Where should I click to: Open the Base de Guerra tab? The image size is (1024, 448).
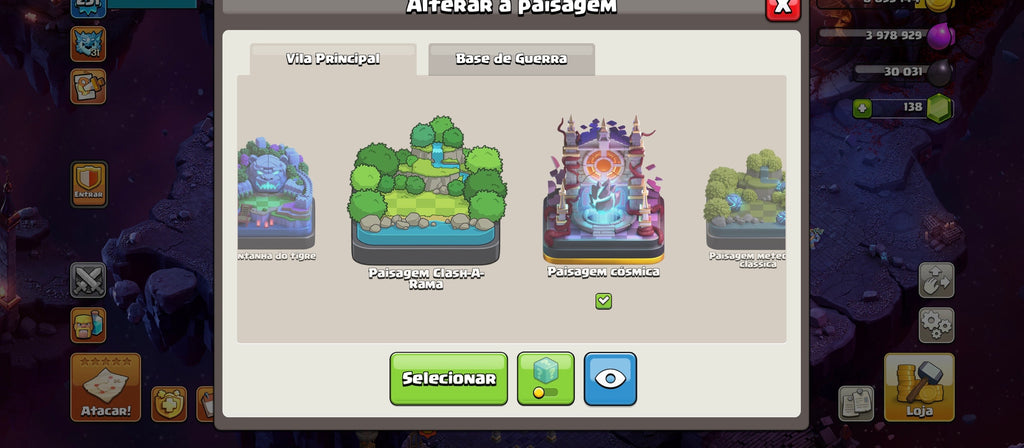[x=511, y=58]
